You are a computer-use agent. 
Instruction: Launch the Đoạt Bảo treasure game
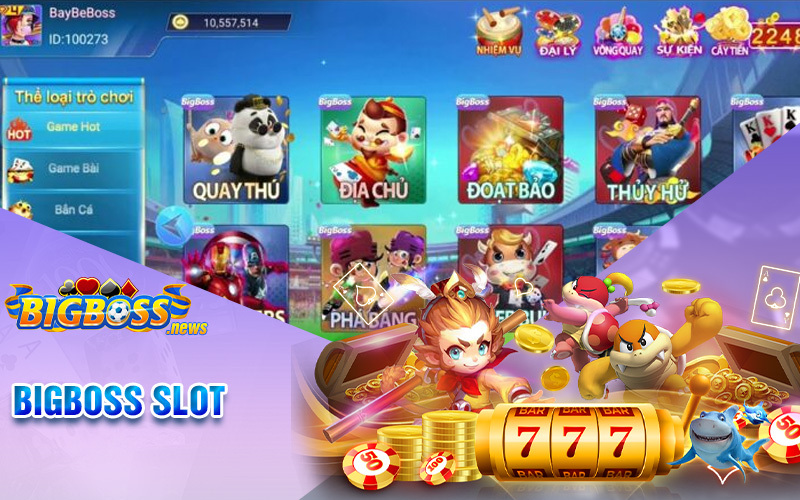click(510, 150)
